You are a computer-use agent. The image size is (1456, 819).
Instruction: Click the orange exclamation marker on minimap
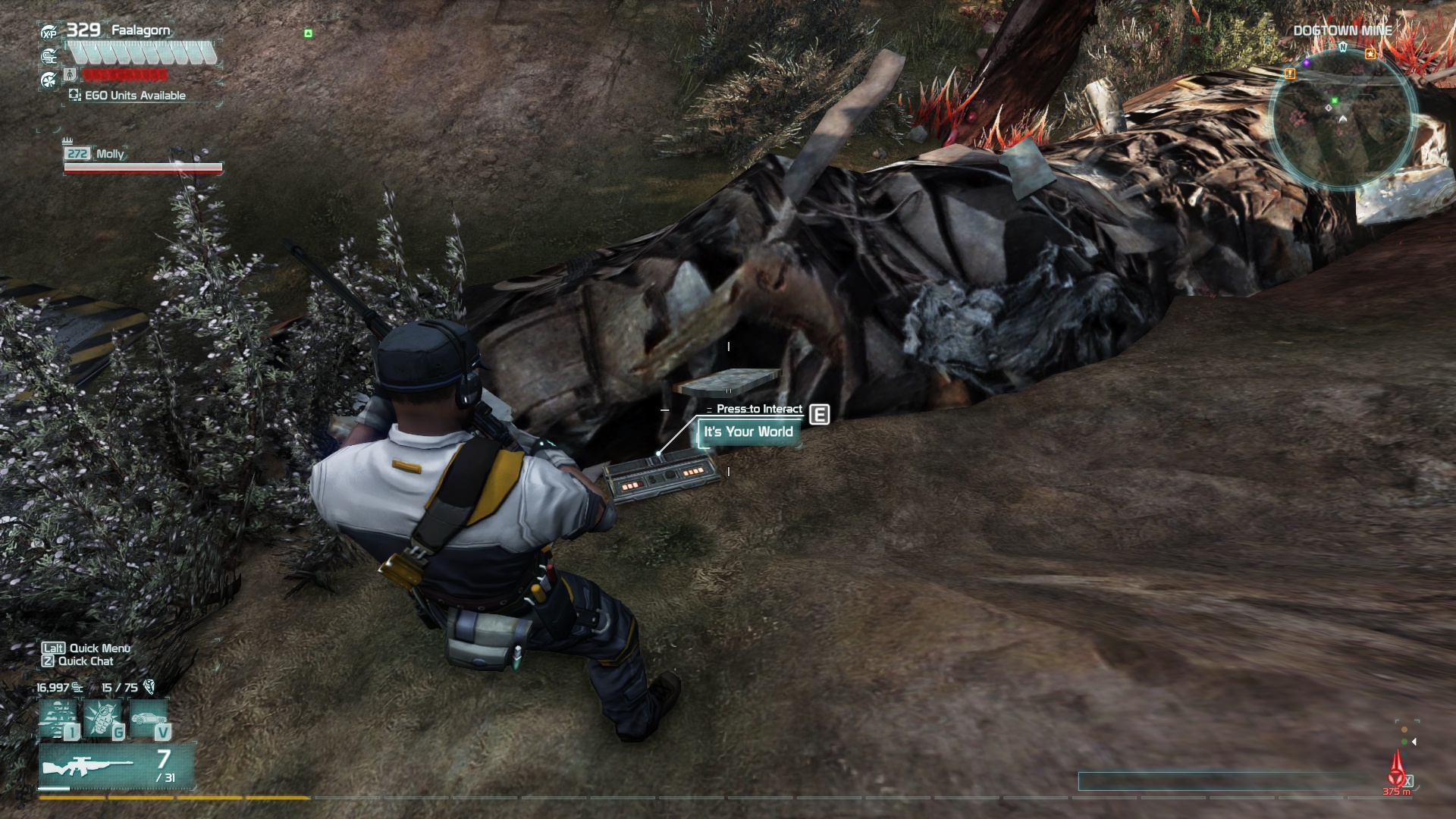coord(1290,74)
